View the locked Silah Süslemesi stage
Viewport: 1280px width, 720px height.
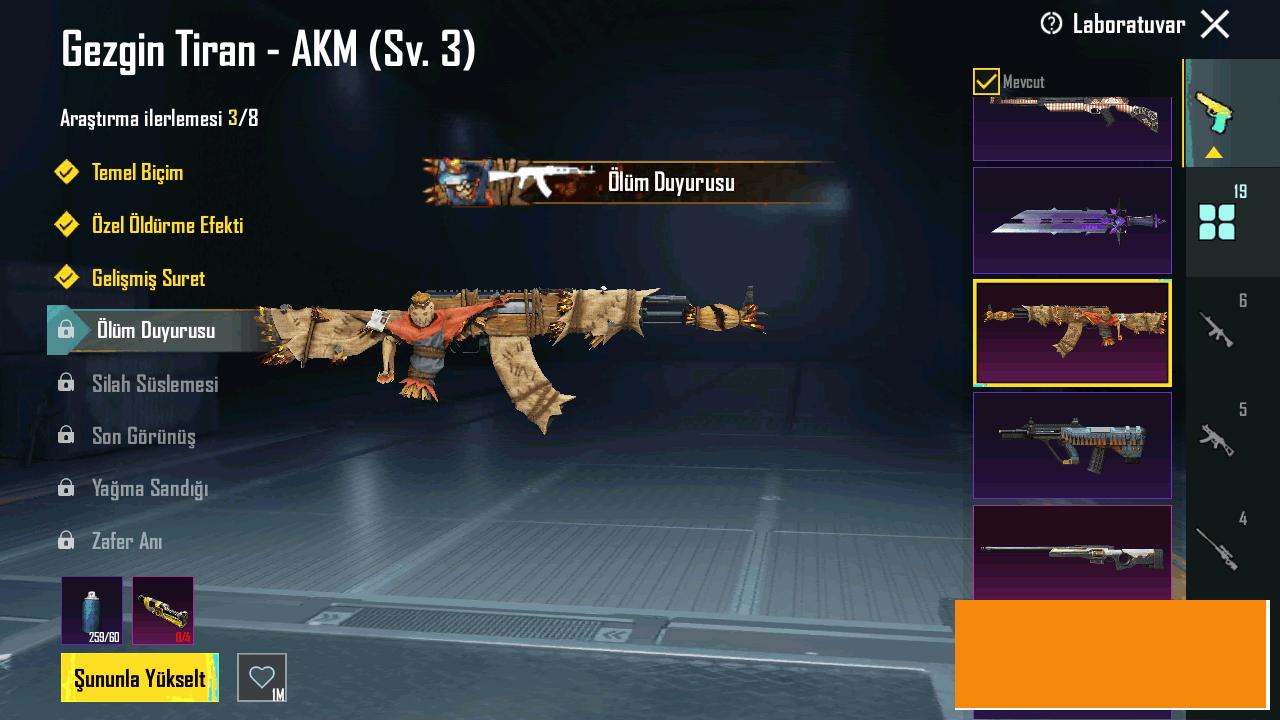[x=154, y=384]
